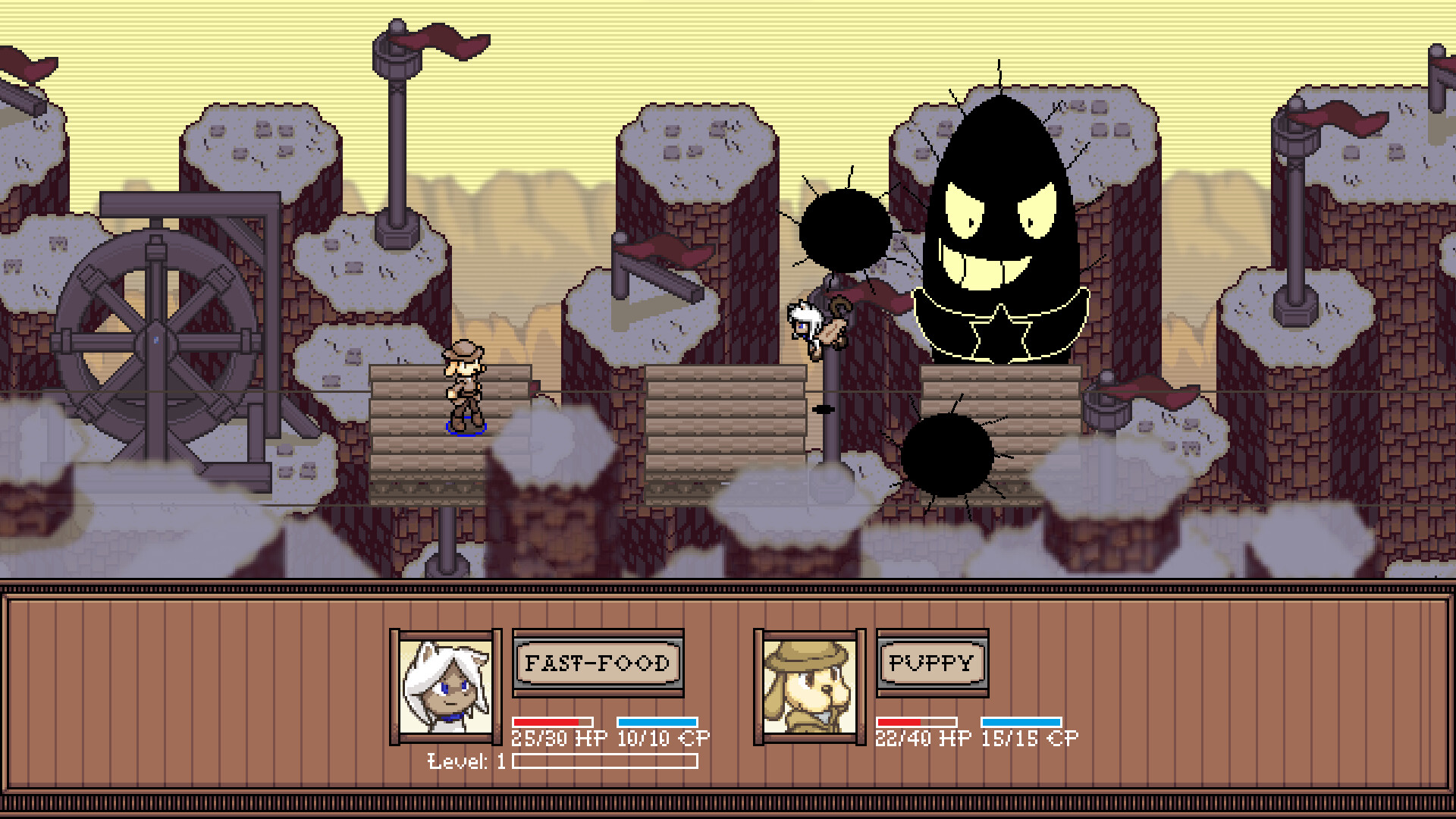The width and height of the screenshot is (1456, 819).
Task: Click the spiked black orb above the platform
Action: [x=844, y=227]
